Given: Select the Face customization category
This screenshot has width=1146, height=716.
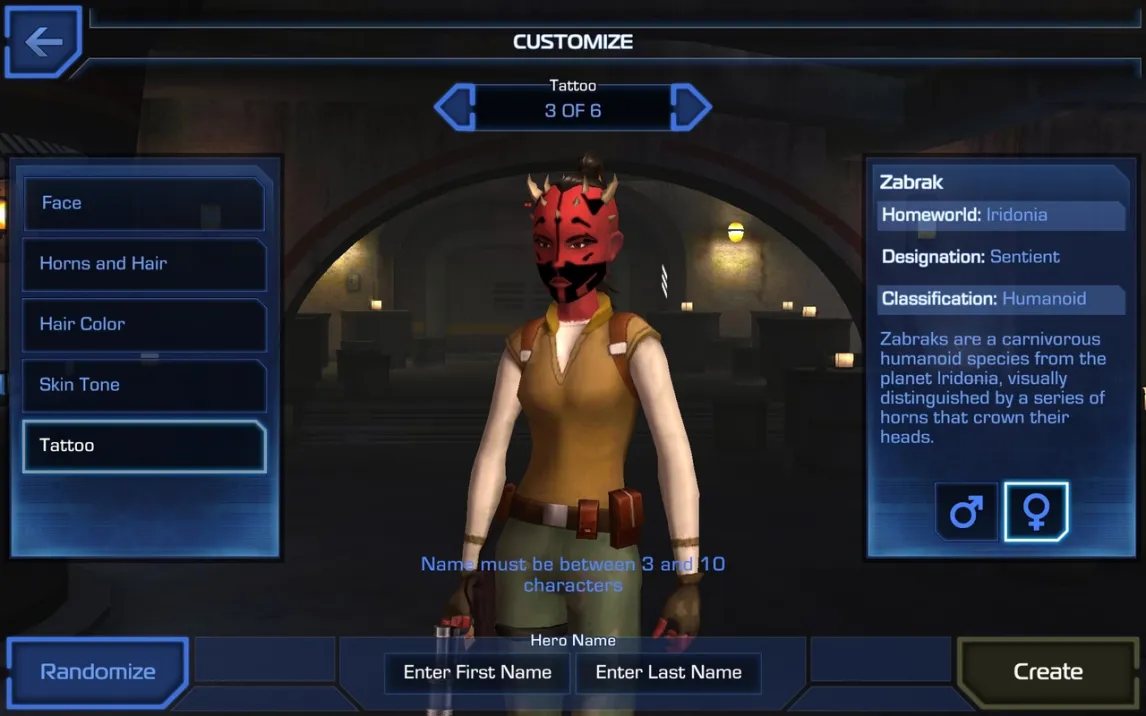Looking at the screenshot, I should click(144, 203).
